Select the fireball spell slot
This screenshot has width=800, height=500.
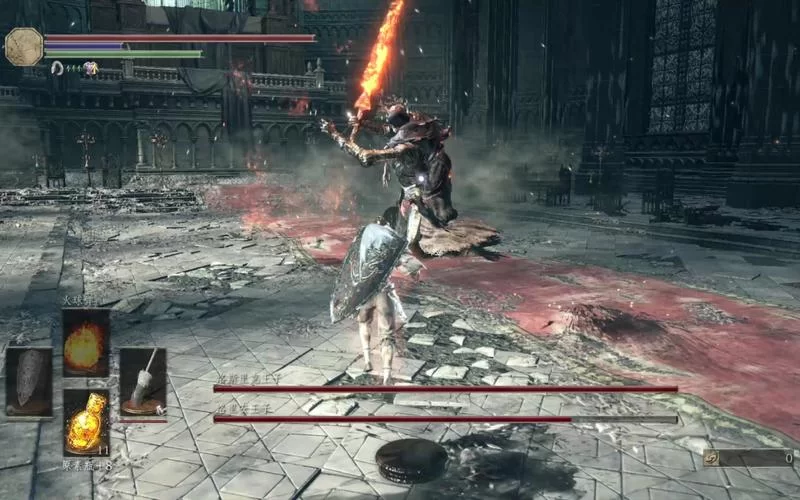[85, 343]
